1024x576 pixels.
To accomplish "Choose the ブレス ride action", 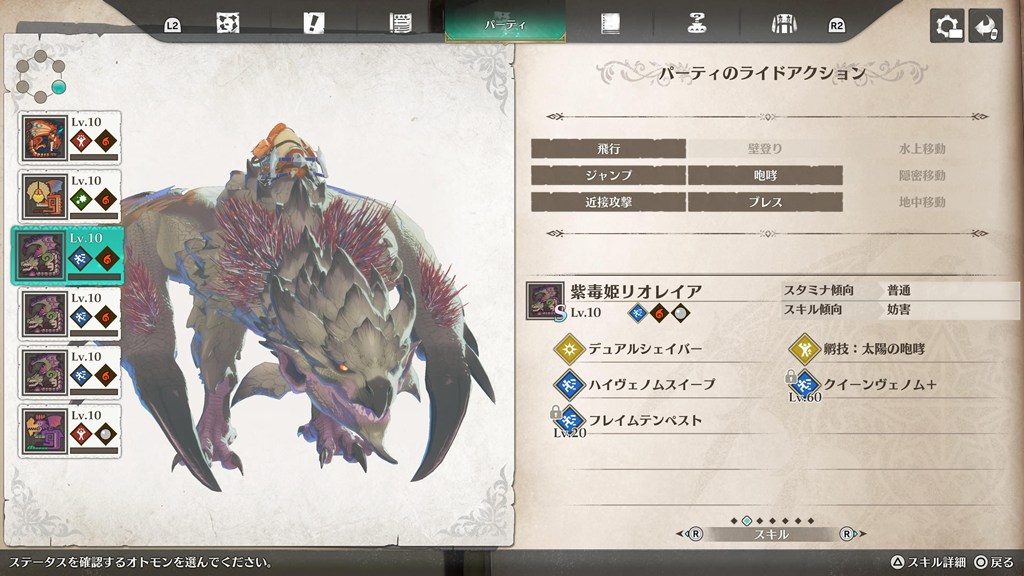I will (765, 201).
